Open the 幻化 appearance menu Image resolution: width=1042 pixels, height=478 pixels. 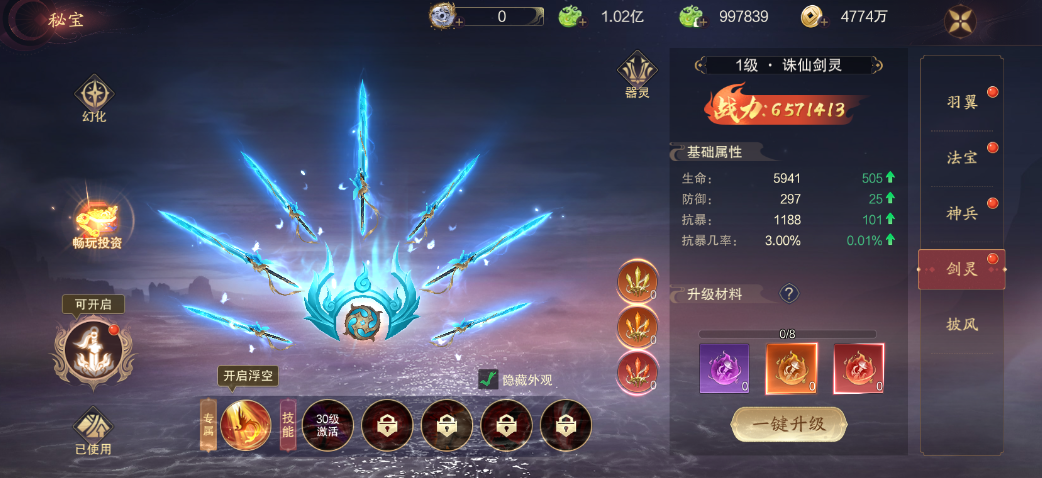(94, 99)
